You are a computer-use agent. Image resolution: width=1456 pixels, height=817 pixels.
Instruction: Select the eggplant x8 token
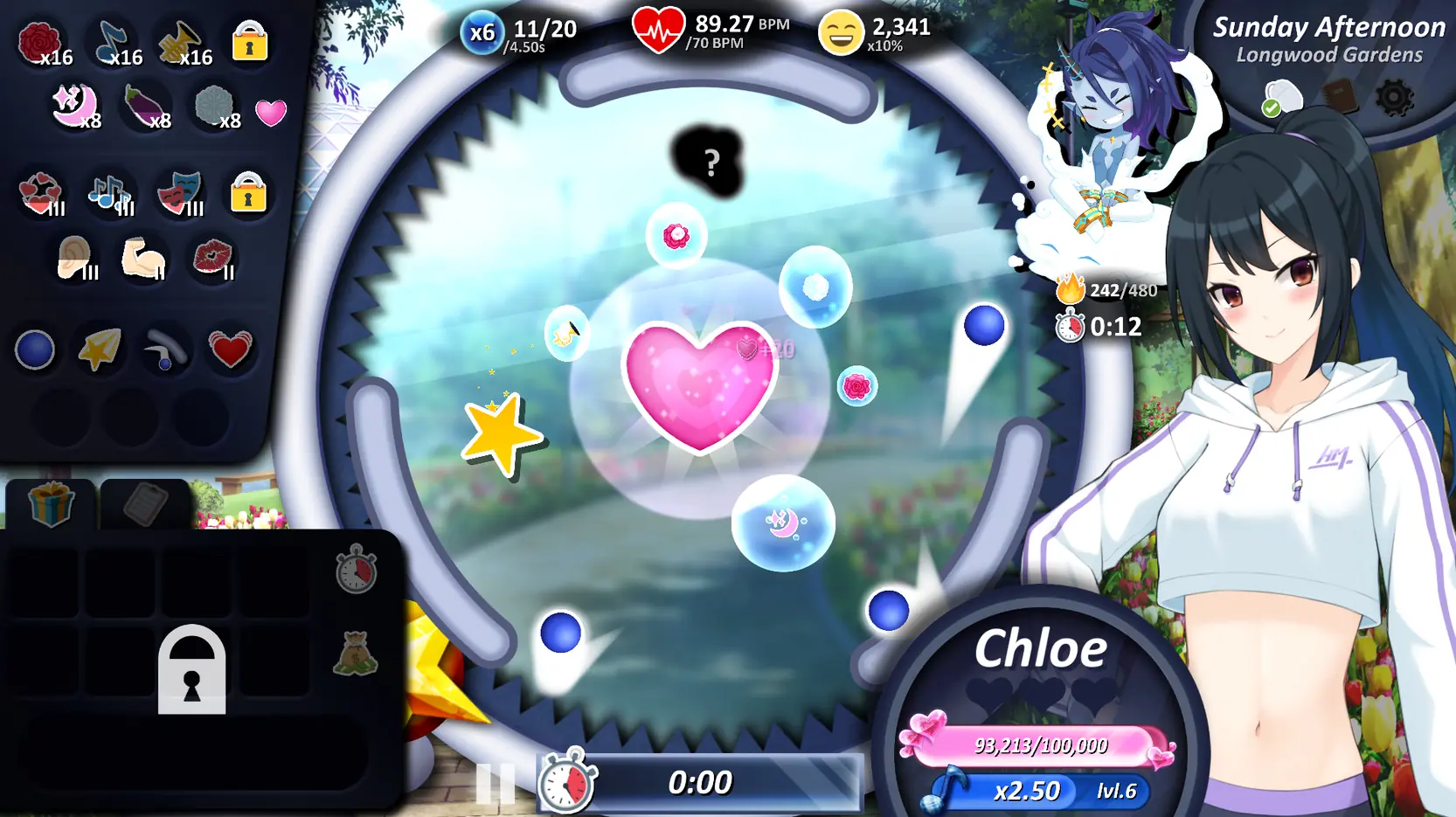(x=144, y=107)
